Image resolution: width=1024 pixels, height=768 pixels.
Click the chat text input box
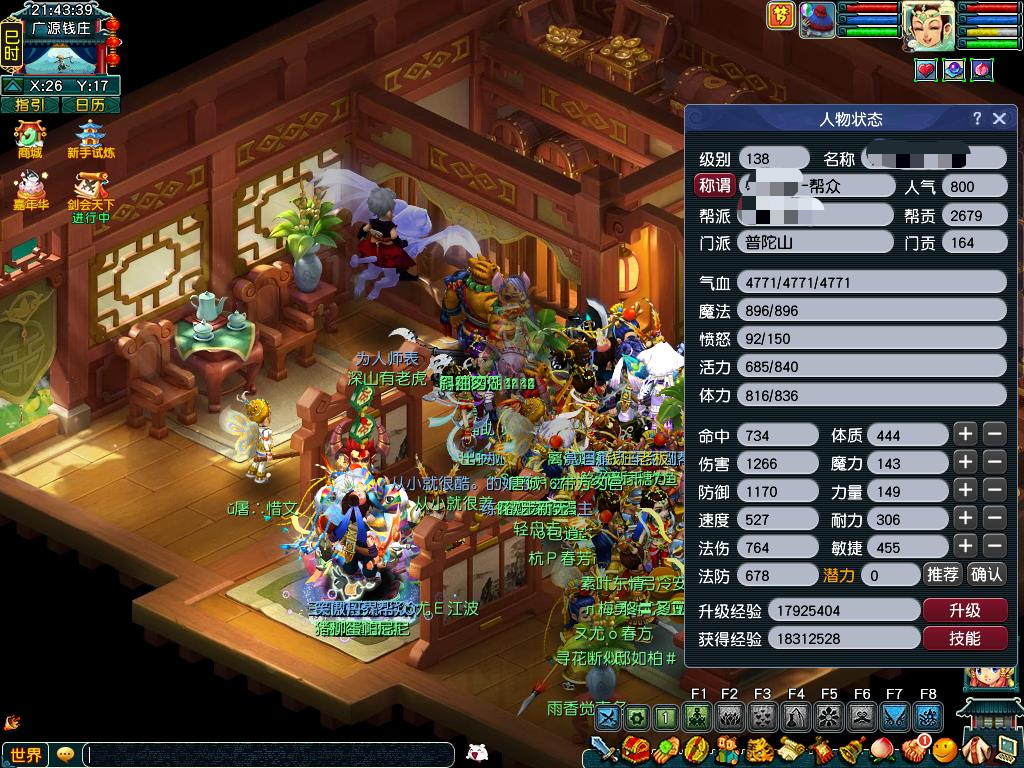268,755
